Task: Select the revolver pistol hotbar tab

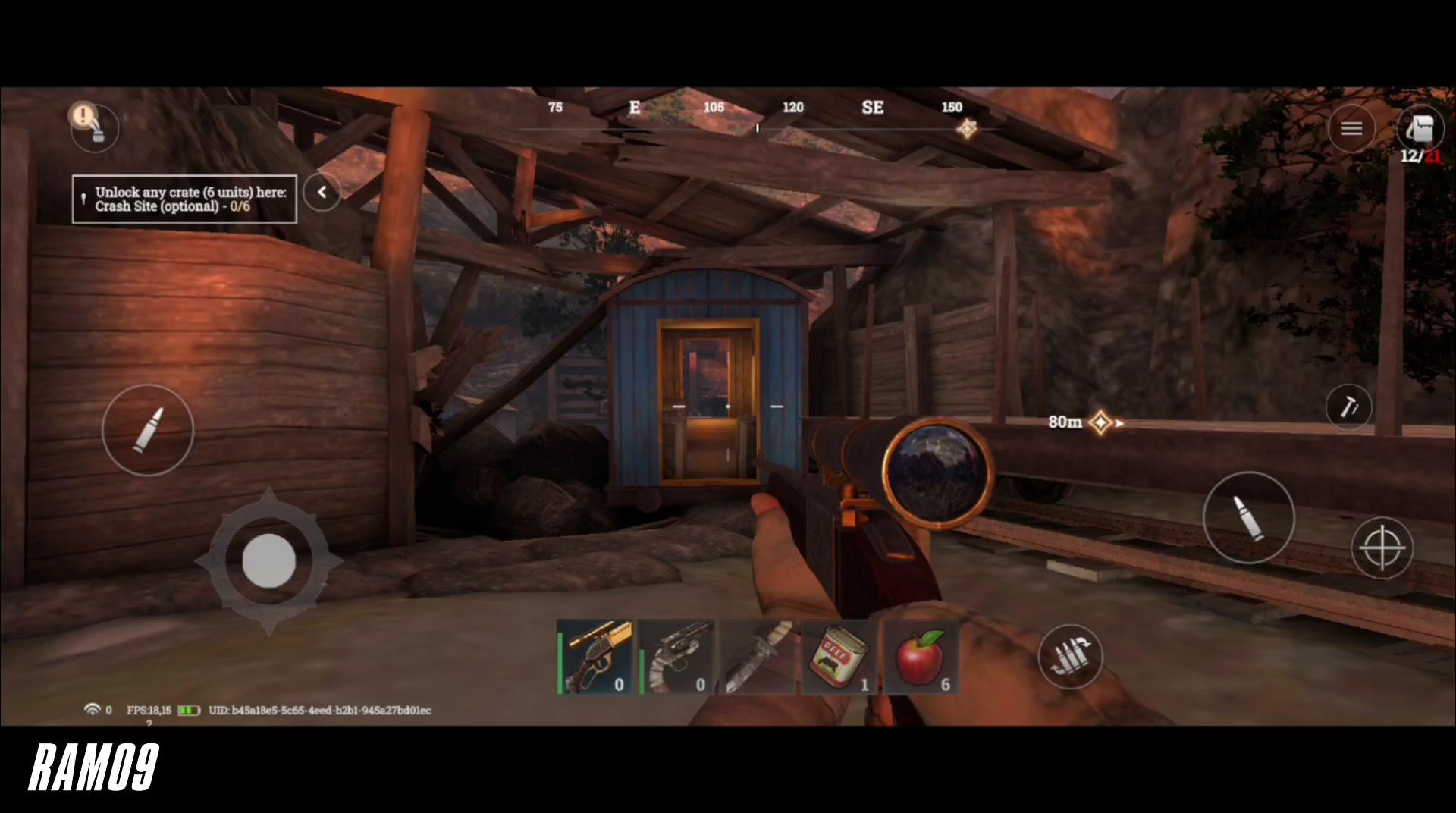Action: [677, 656]
